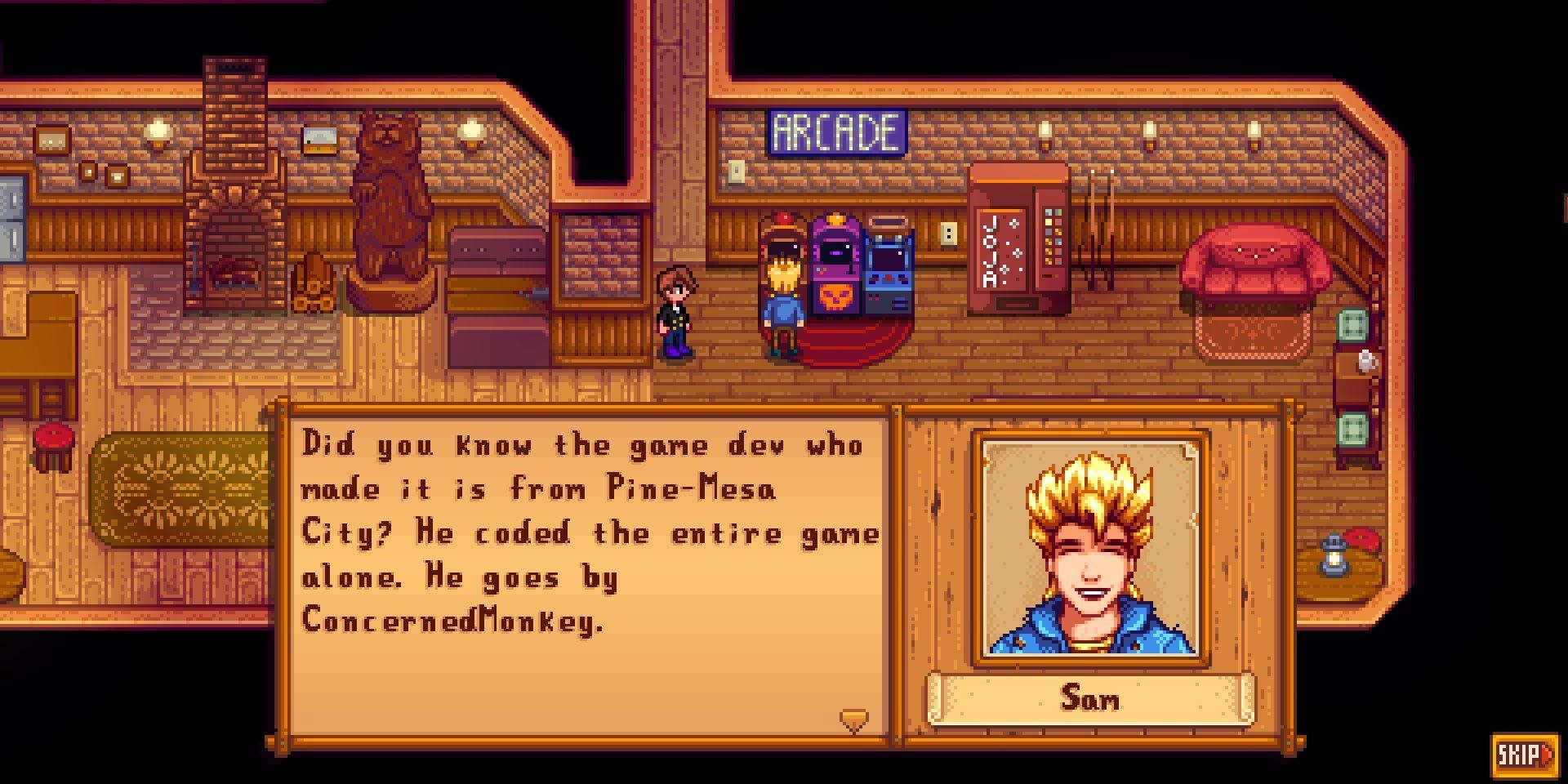
Task: Toggle the light switch near the arcade
Action: (x=947, y=235)
